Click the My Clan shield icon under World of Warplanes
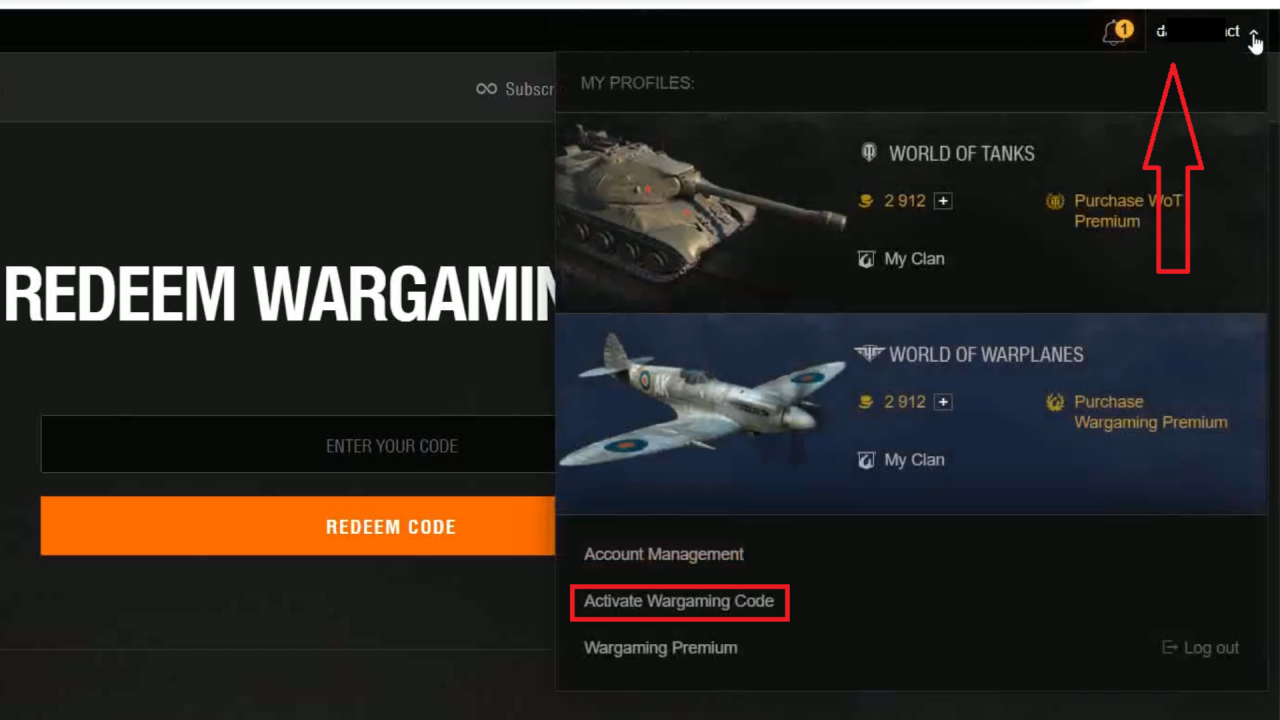The height and width of the screenshot is (720, 1280). point(866,459)
